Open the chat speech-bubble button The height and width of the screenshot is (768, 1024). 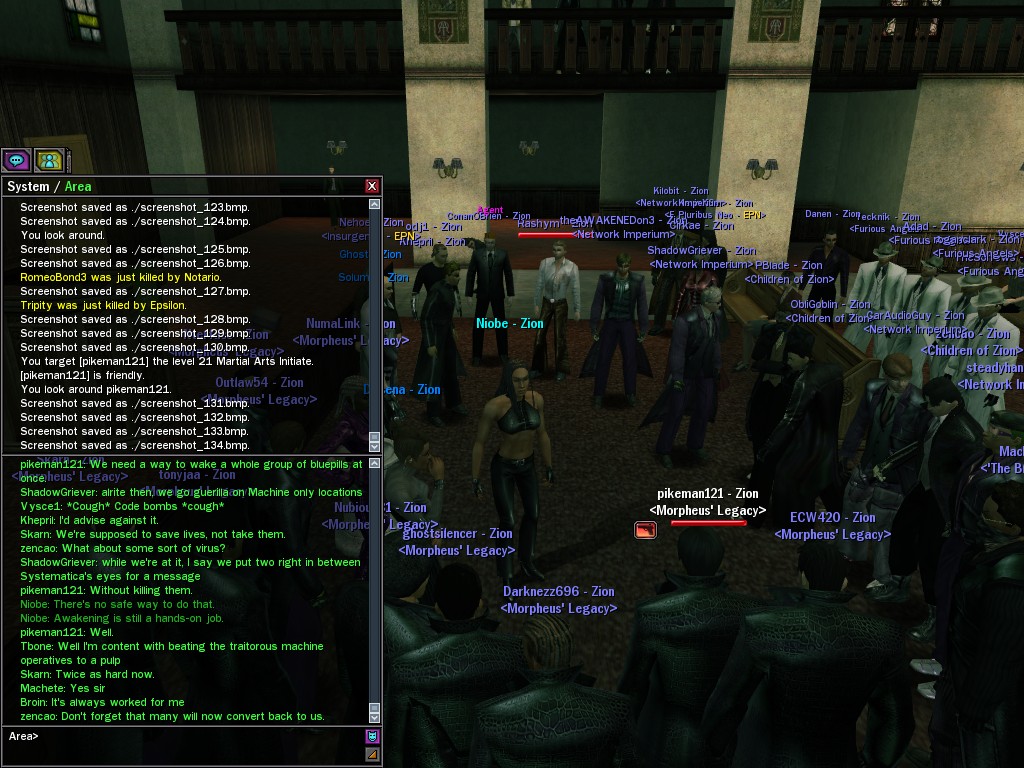pos(16,160)
